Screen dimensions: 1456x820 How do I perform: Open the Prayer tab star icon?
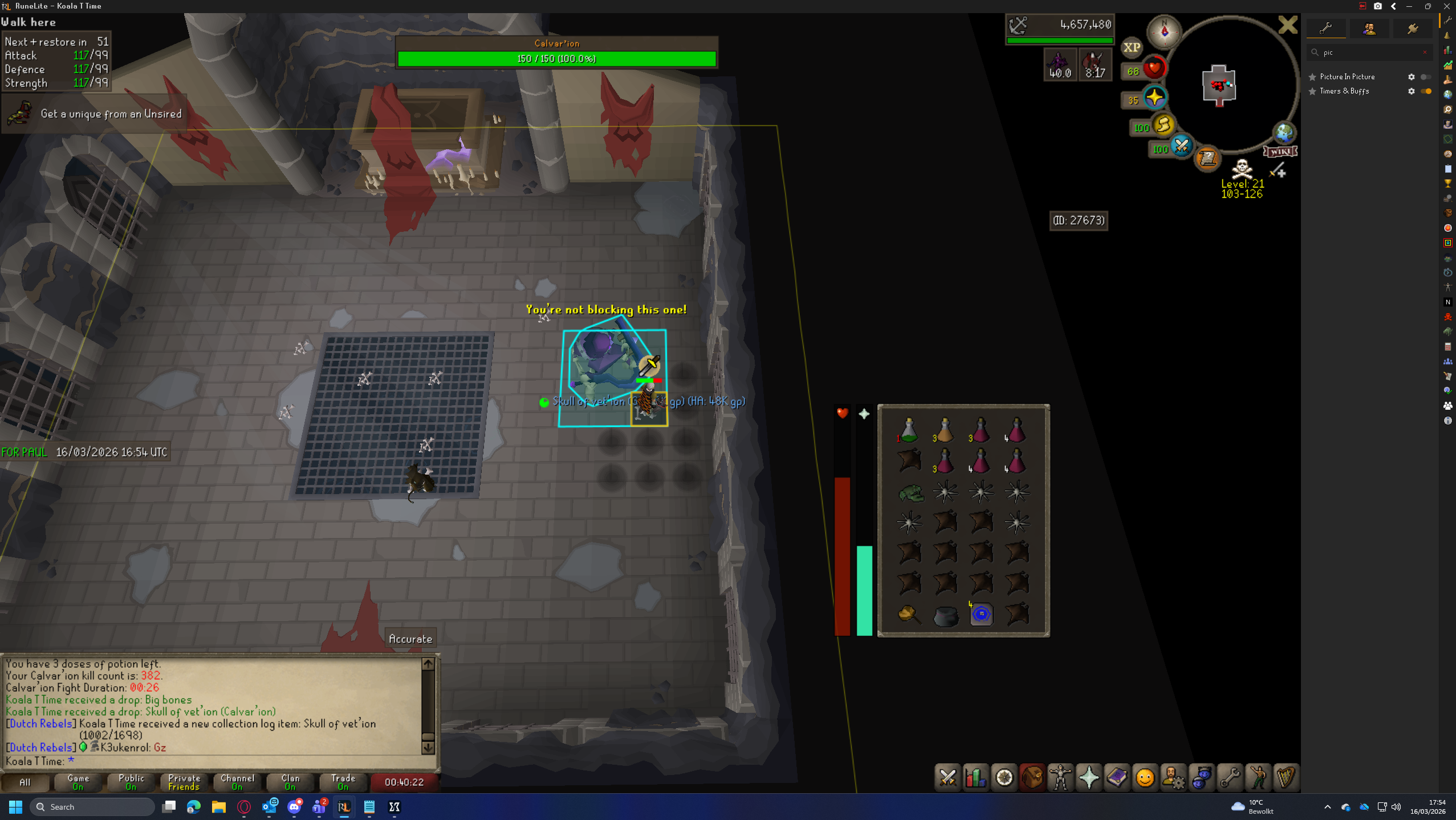click(1088, 777)
